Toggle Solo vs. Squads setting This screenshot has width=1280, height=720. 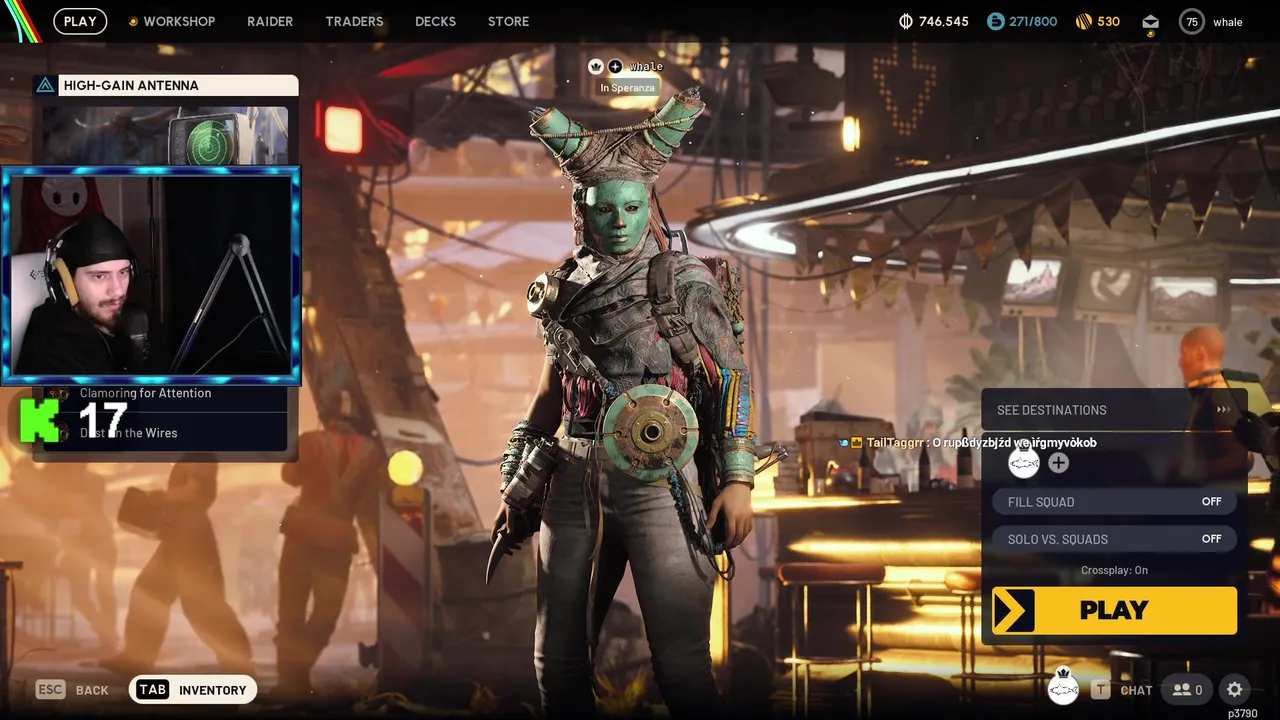click(1114, 539)
